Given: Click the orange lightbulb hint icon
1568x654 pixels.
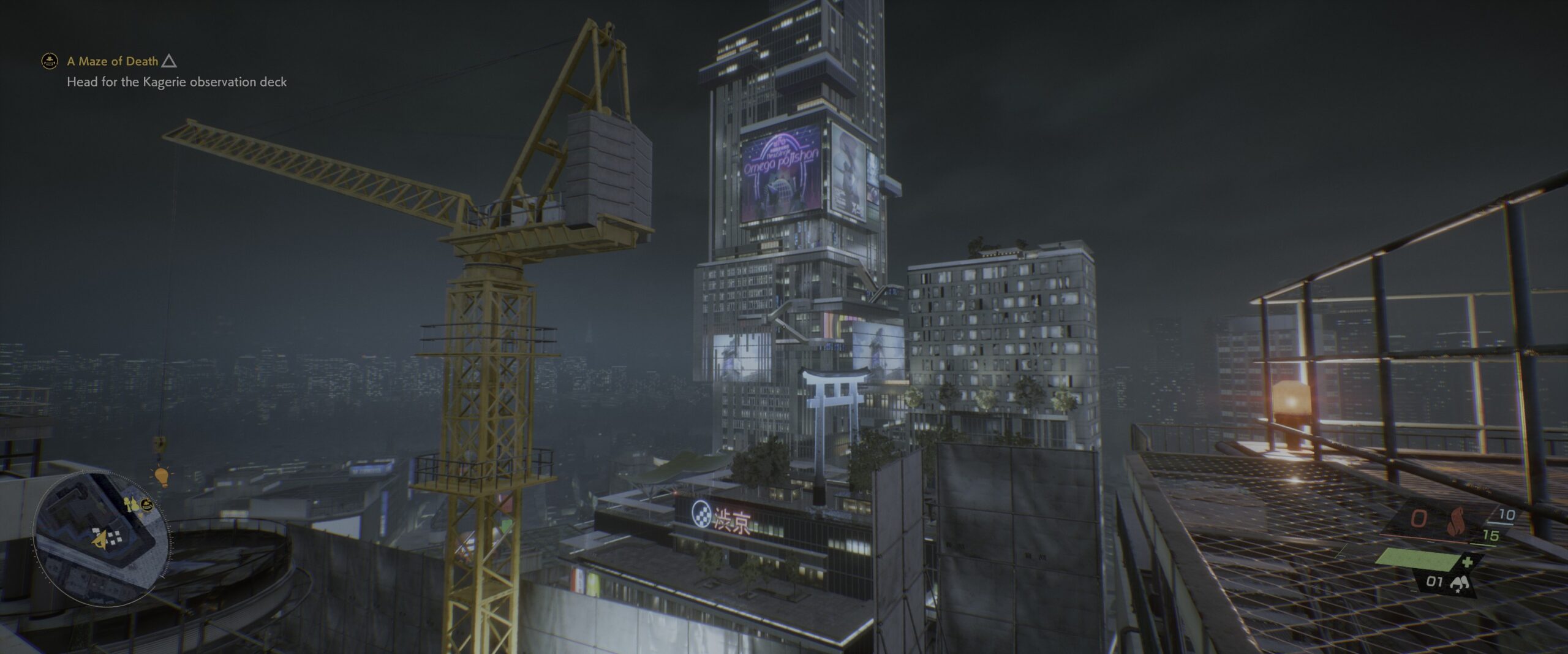Looking at the screenshot, I should point(161,476).
